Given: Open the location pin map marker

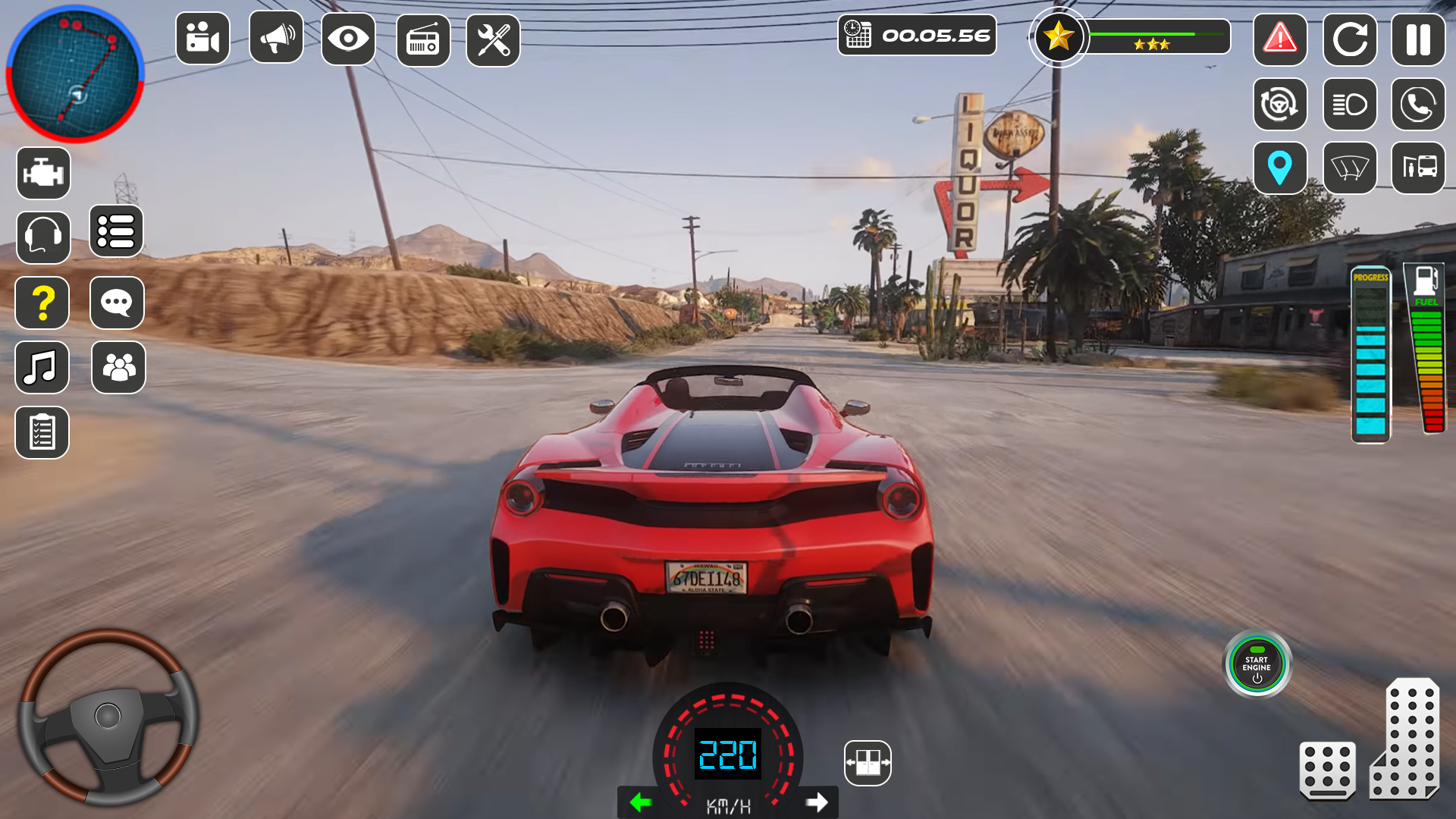Looking at the screenshot, I should 1280,168.
